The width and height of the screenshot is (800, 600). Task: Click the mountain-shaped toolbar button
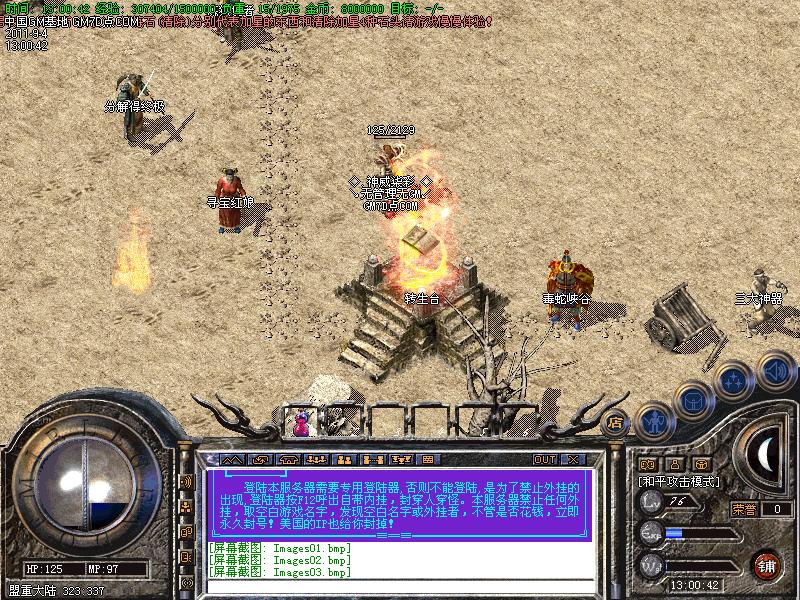pos(232,460)
